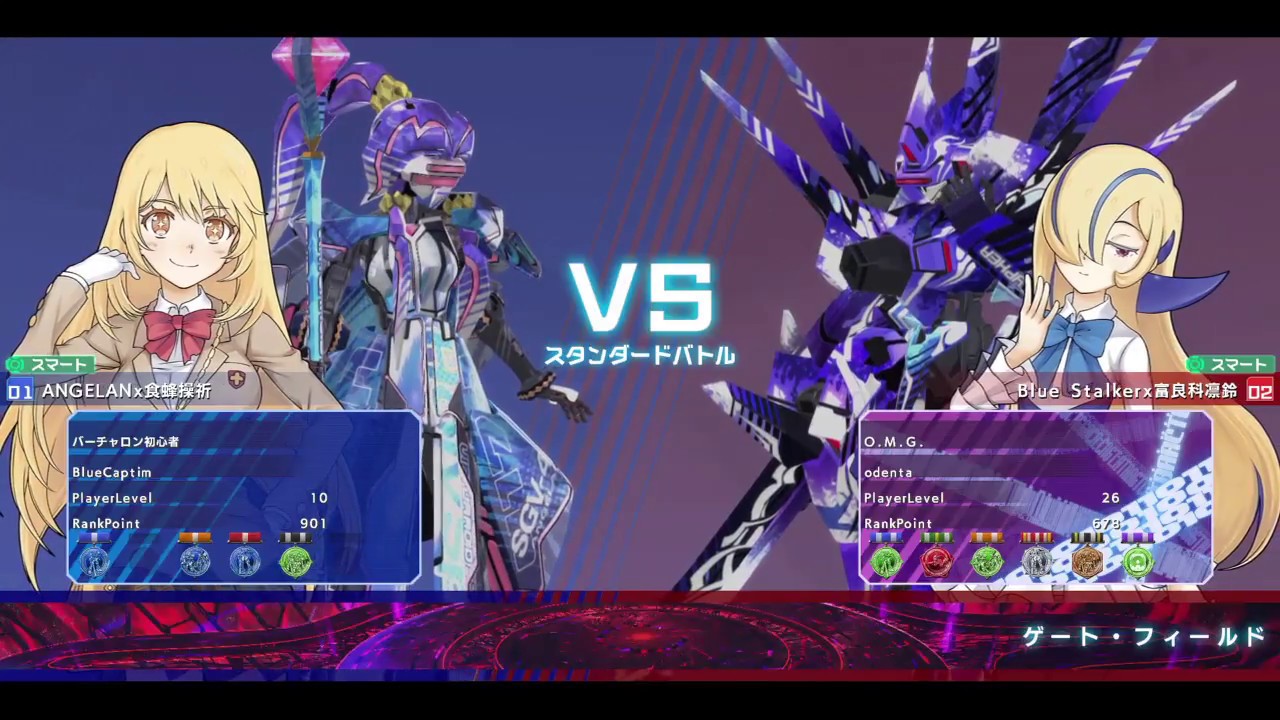Viewport: 1280px width, 720px height.
Task: Click the odenta player name
Action: pos(888,473)
